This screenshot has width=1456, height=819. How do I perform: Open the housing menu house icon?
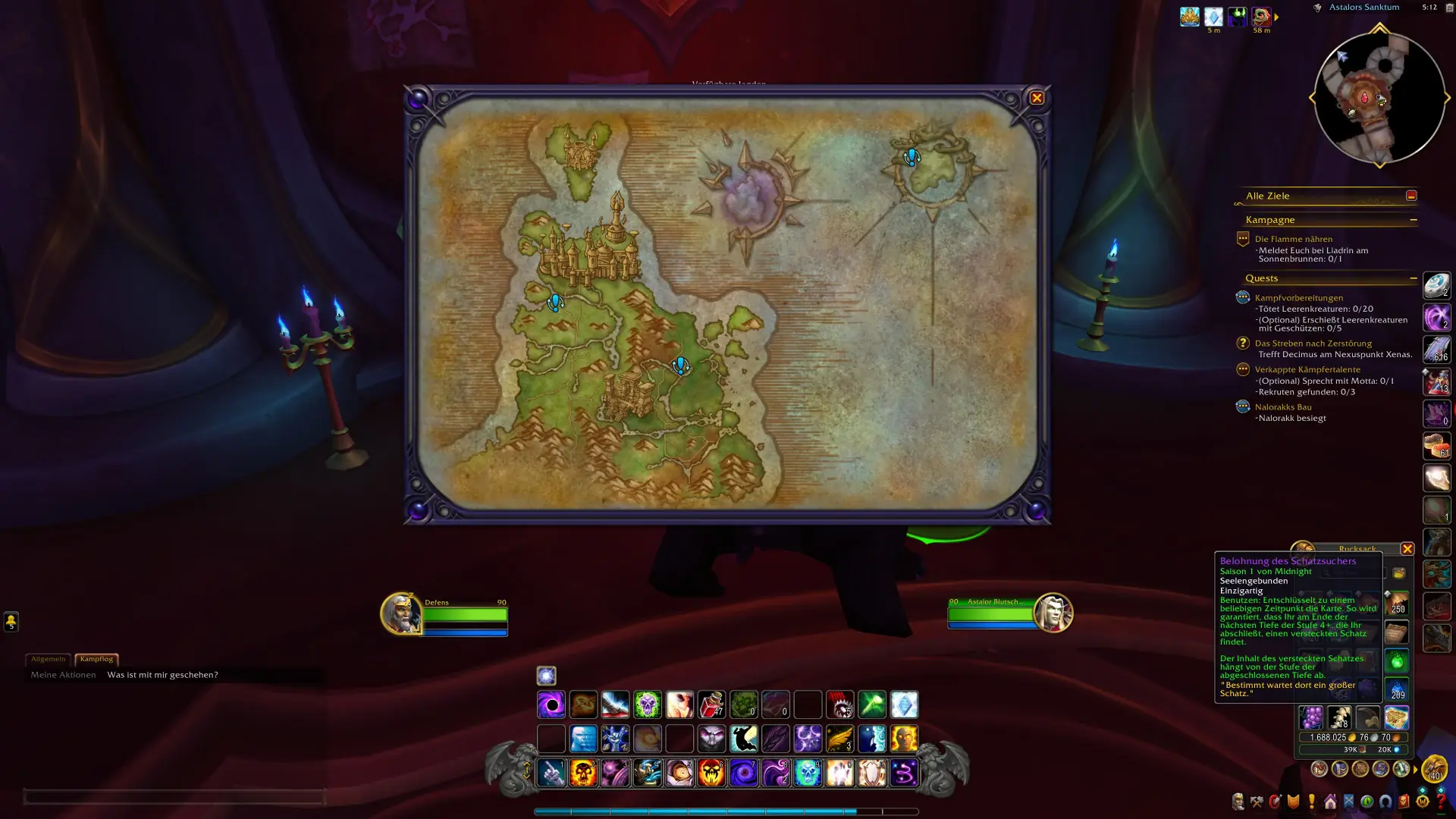click(1331, 802)
